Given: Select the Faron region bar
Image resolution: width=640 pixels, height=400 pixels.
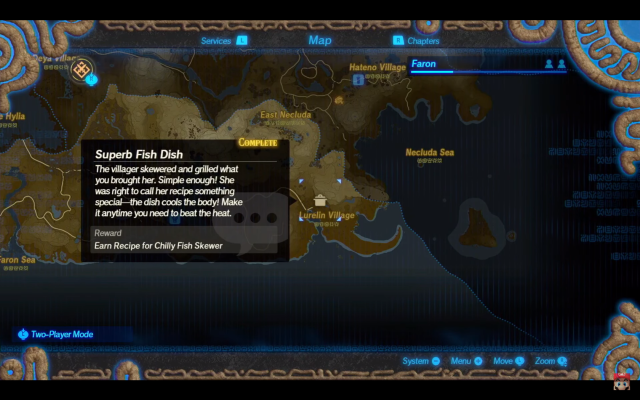Looking at the screenshot, I should [x=487, y=64].
